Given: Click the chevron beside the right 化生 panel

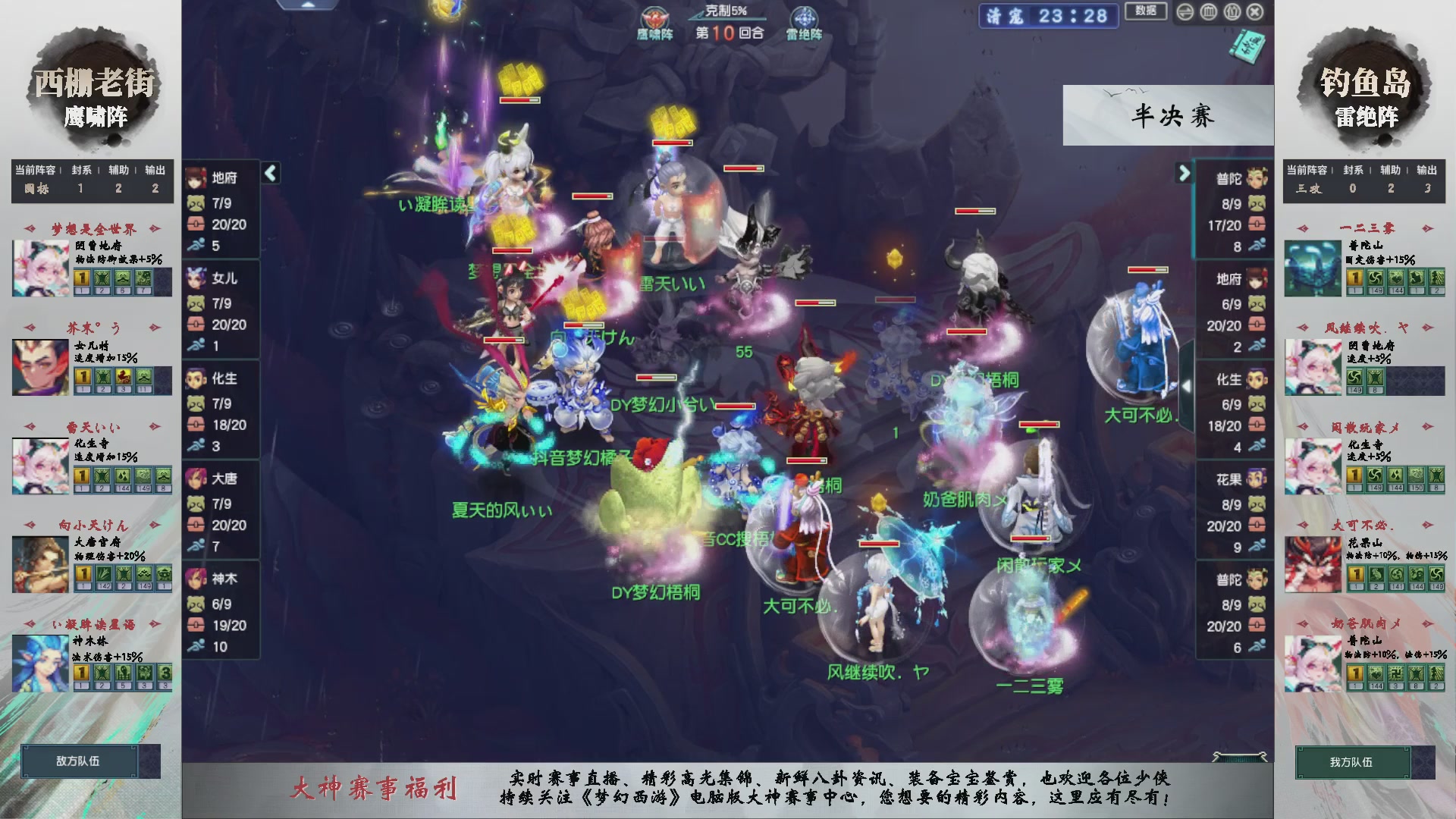Looking at the screenshot, I should tap(1186, 385).
